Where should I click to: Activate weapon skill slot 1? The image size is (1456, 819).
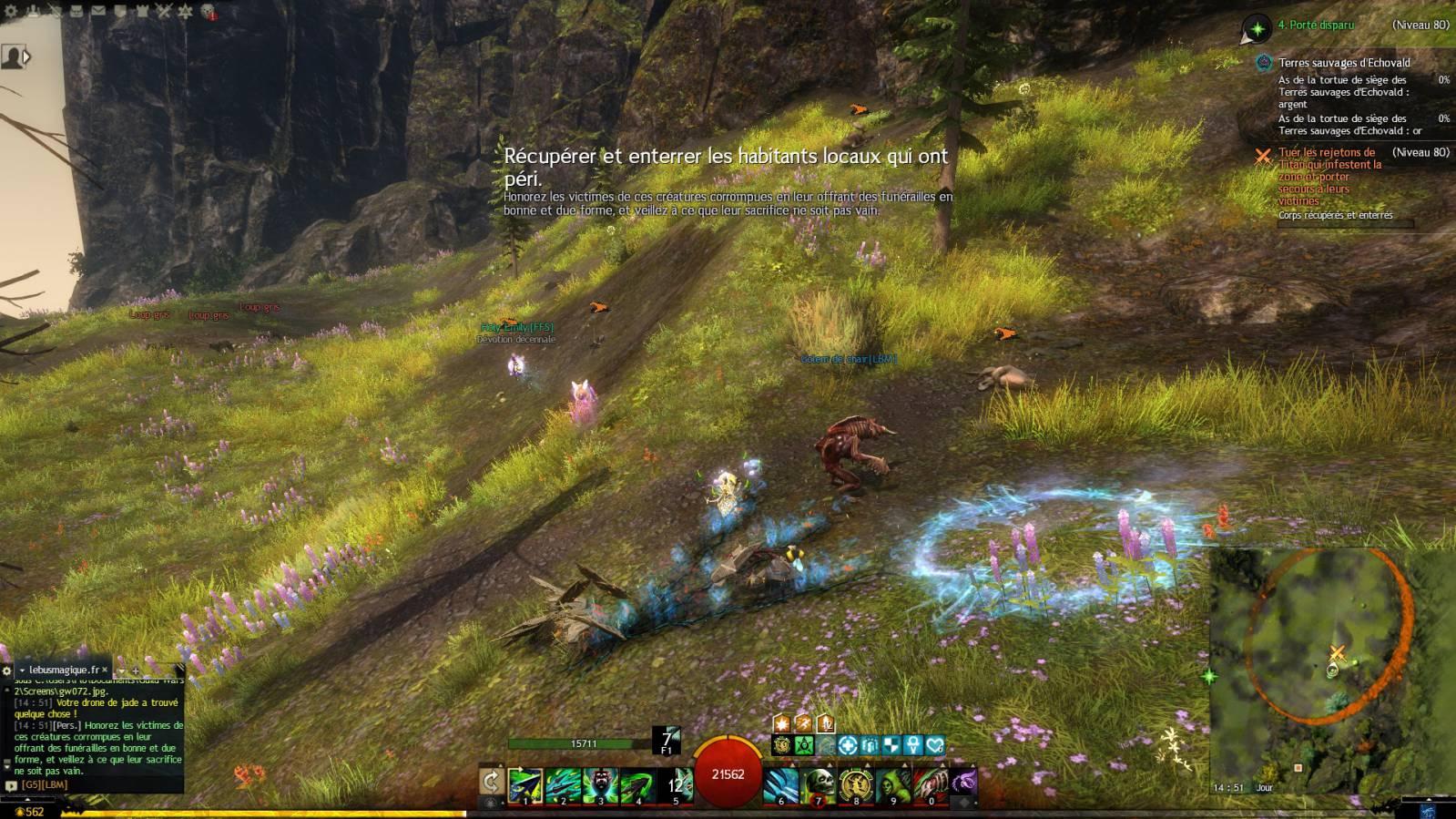click(525, 784)
